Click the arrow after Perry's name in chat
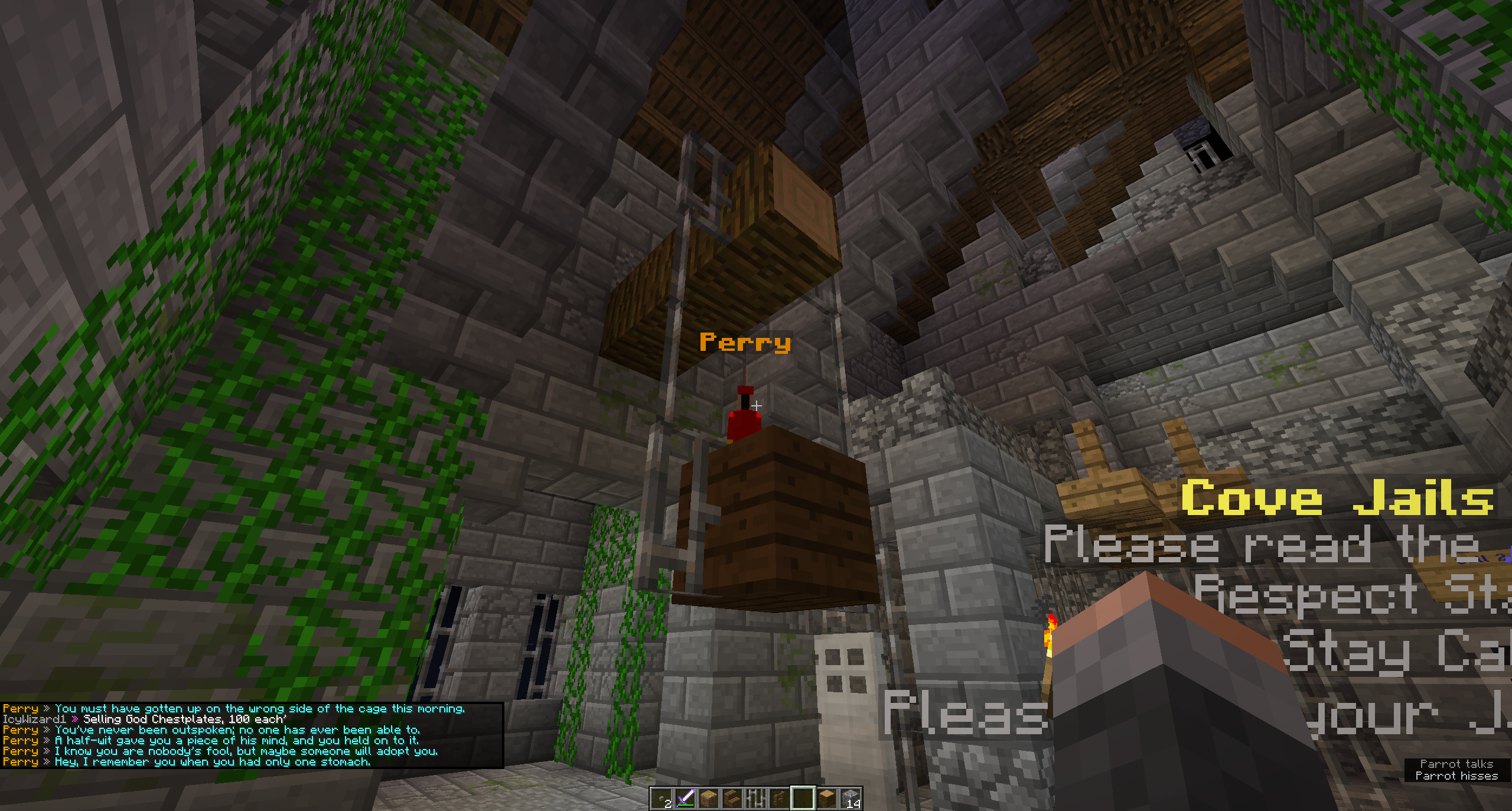Viewport: 1512px width, 811px height. pos(46,709)
